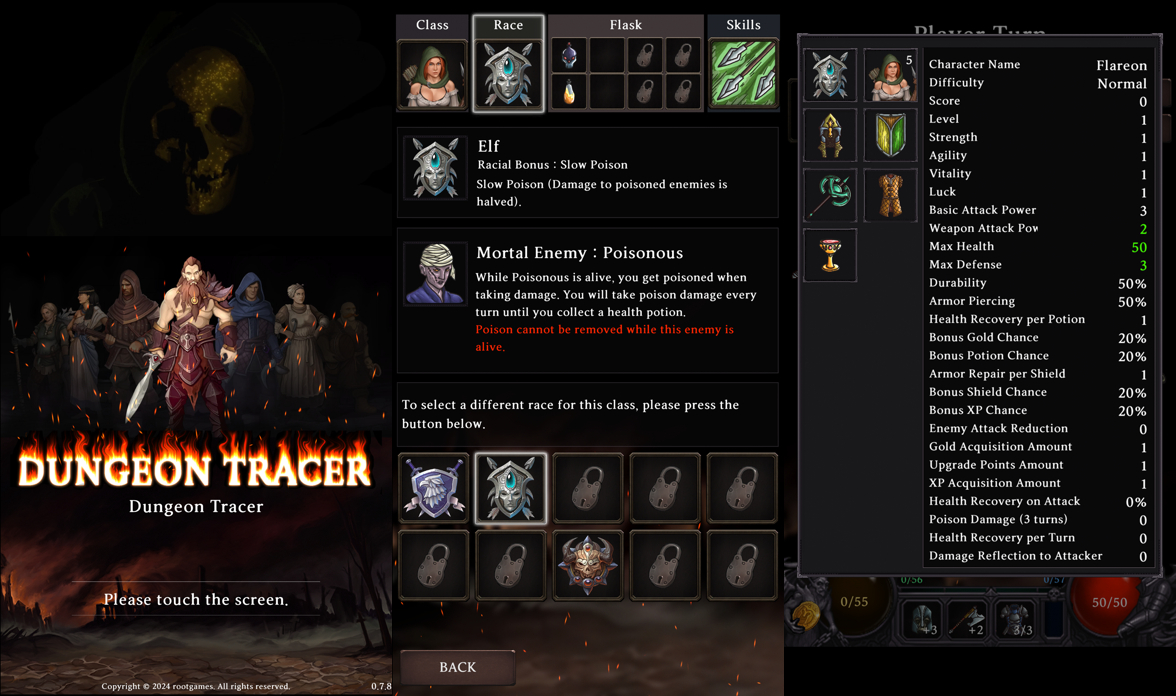The width and height of the screenshot is (1176, 696).
Task: Select the dark skull flask slot
Action: (x=569, y=55)
